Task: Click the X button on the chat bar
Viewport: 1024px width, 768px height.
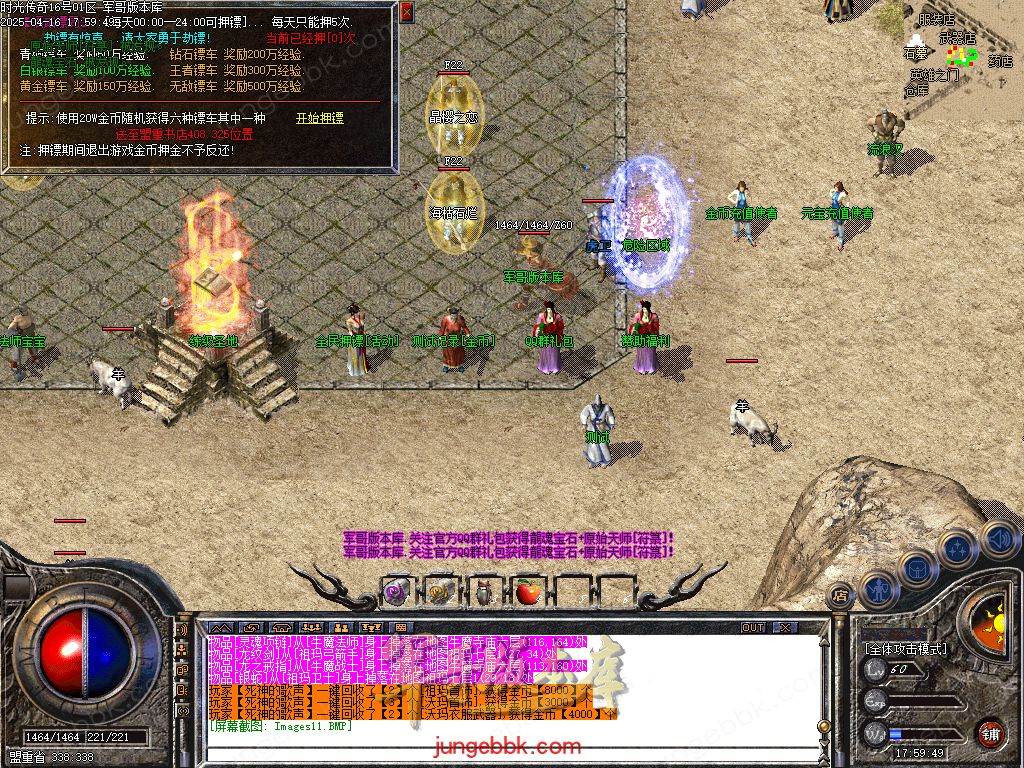Action: pyautogui.click(x=785, y=628)
